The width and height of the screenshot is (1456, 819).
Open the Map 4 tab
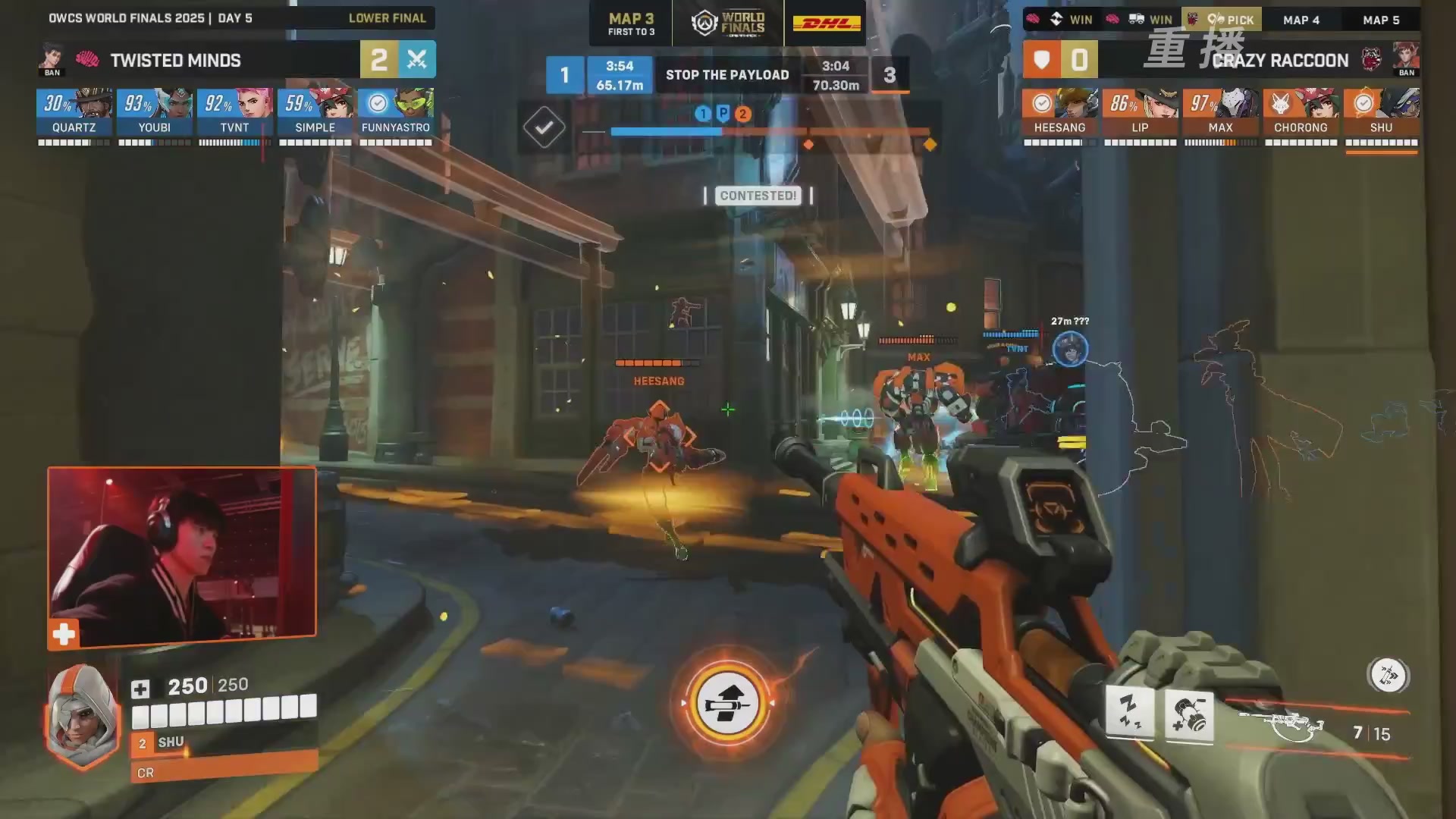click(1301, 20)
